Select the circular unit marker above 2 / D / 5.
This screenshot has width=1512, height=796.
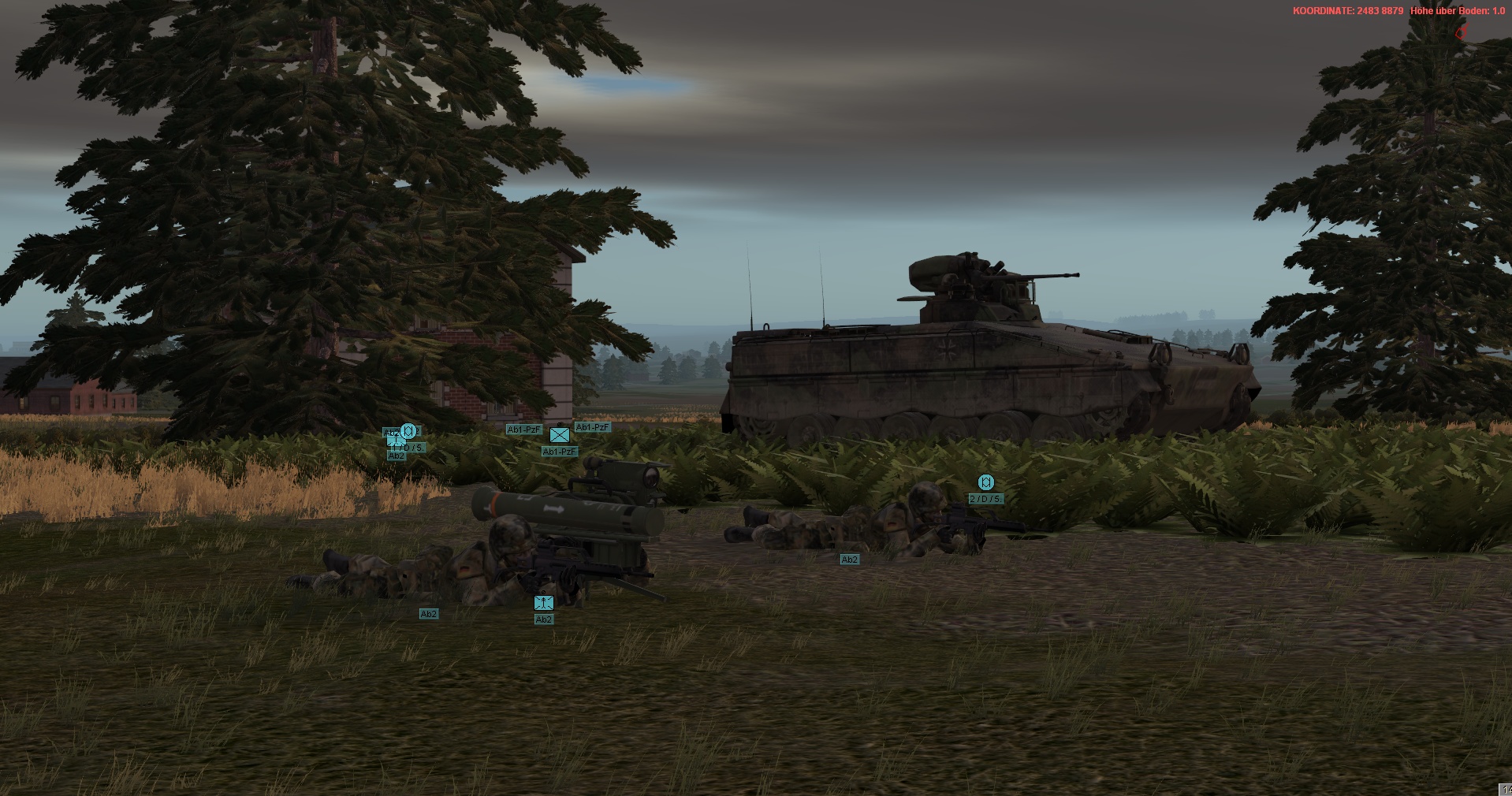985,482
